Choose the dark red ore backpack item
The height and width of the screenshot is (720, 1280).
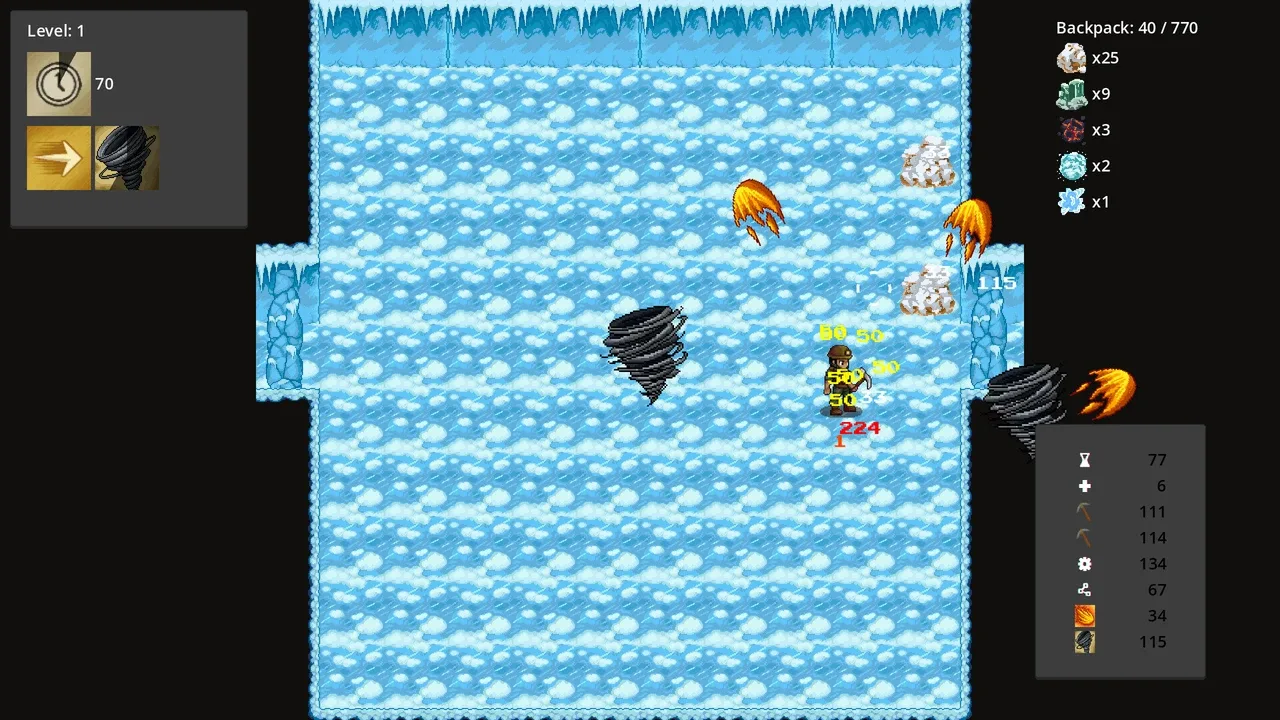click(1072, 131)
